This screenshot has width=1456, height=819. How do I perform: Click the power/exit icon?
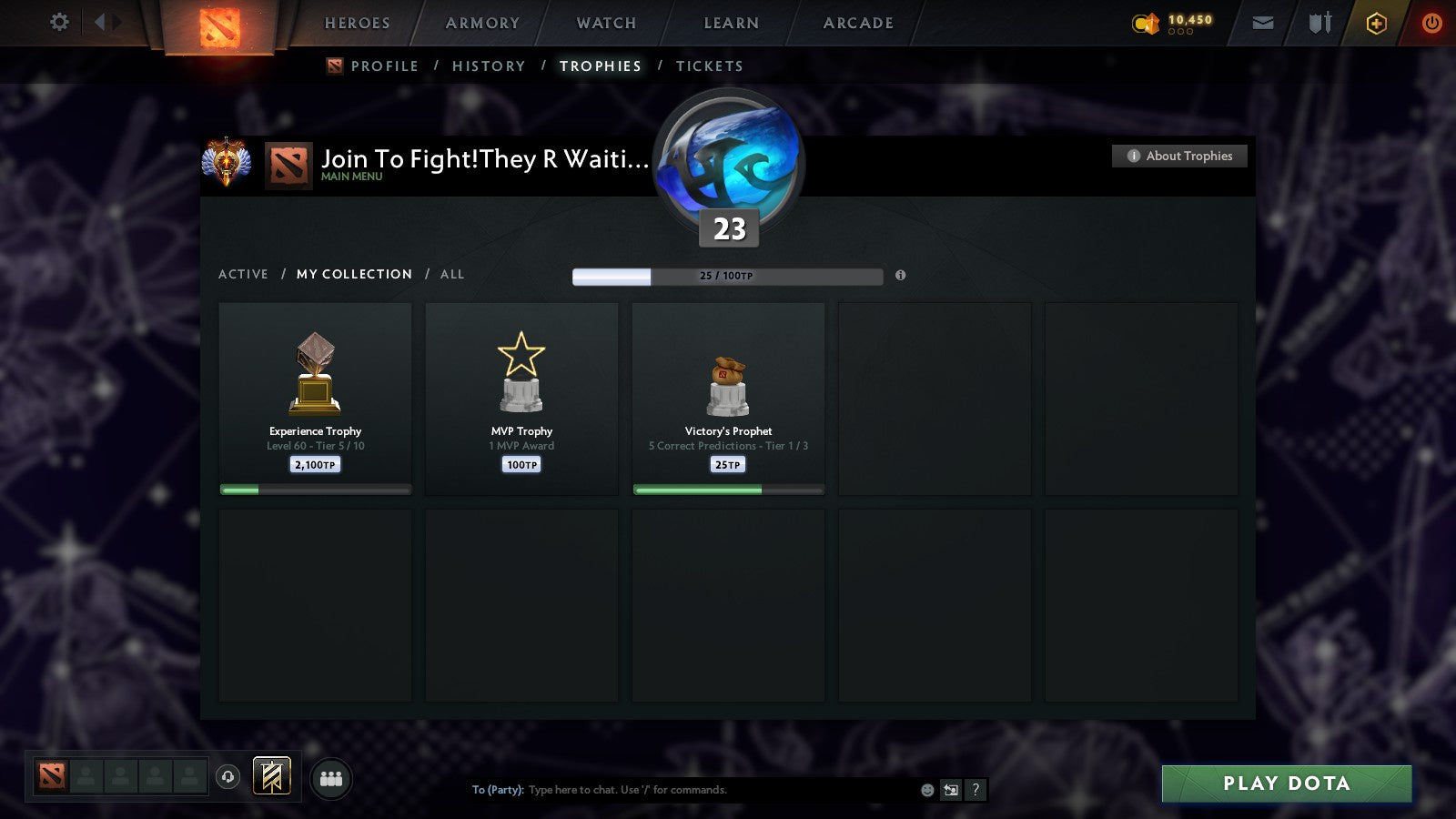point(1431,23)
